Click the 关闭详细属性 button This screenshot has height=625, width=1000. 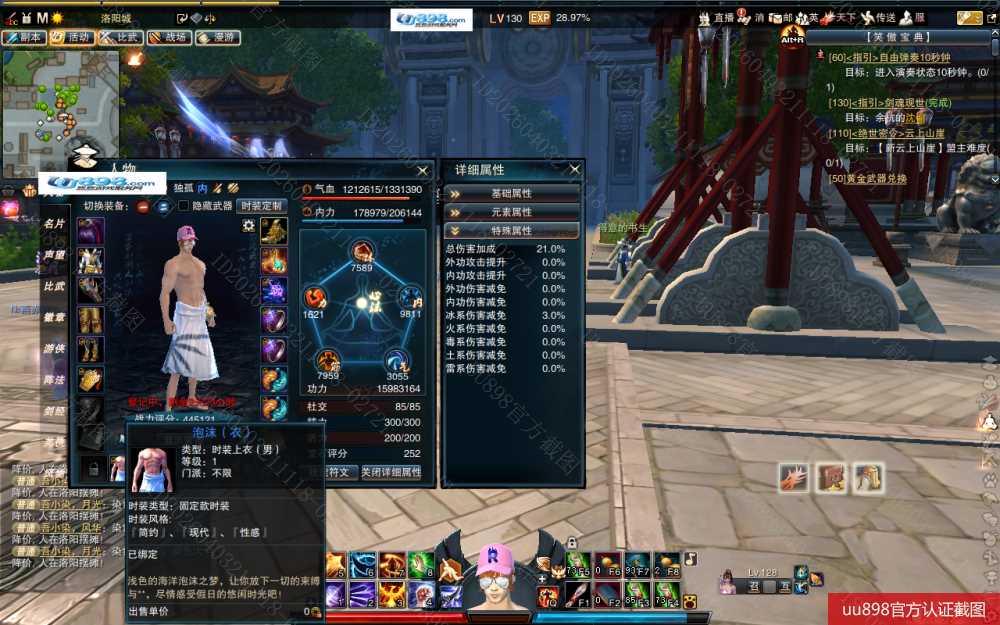(391, 472)
